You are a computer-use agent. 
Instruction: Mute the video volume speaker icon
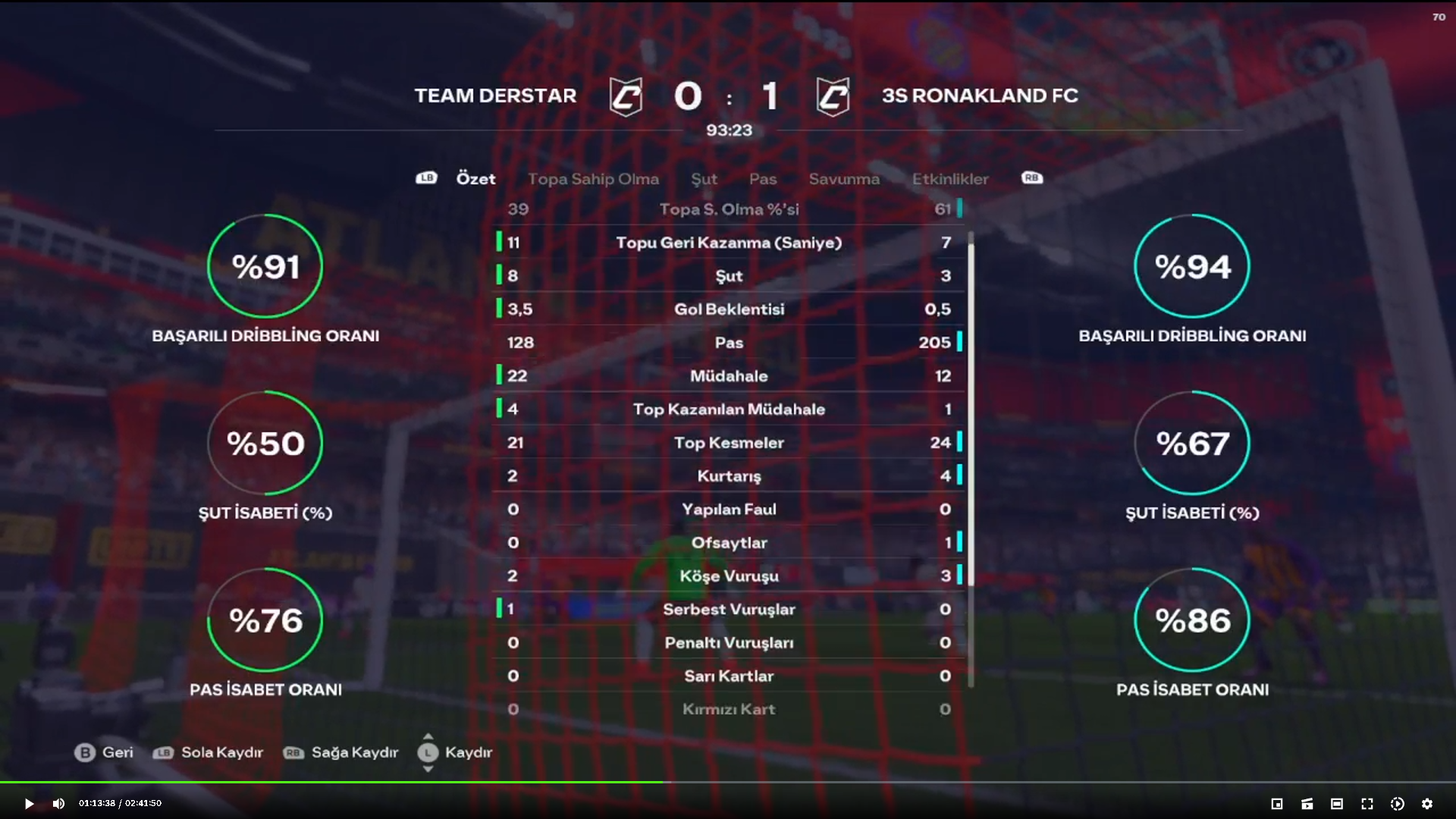[x=58, y=804]
